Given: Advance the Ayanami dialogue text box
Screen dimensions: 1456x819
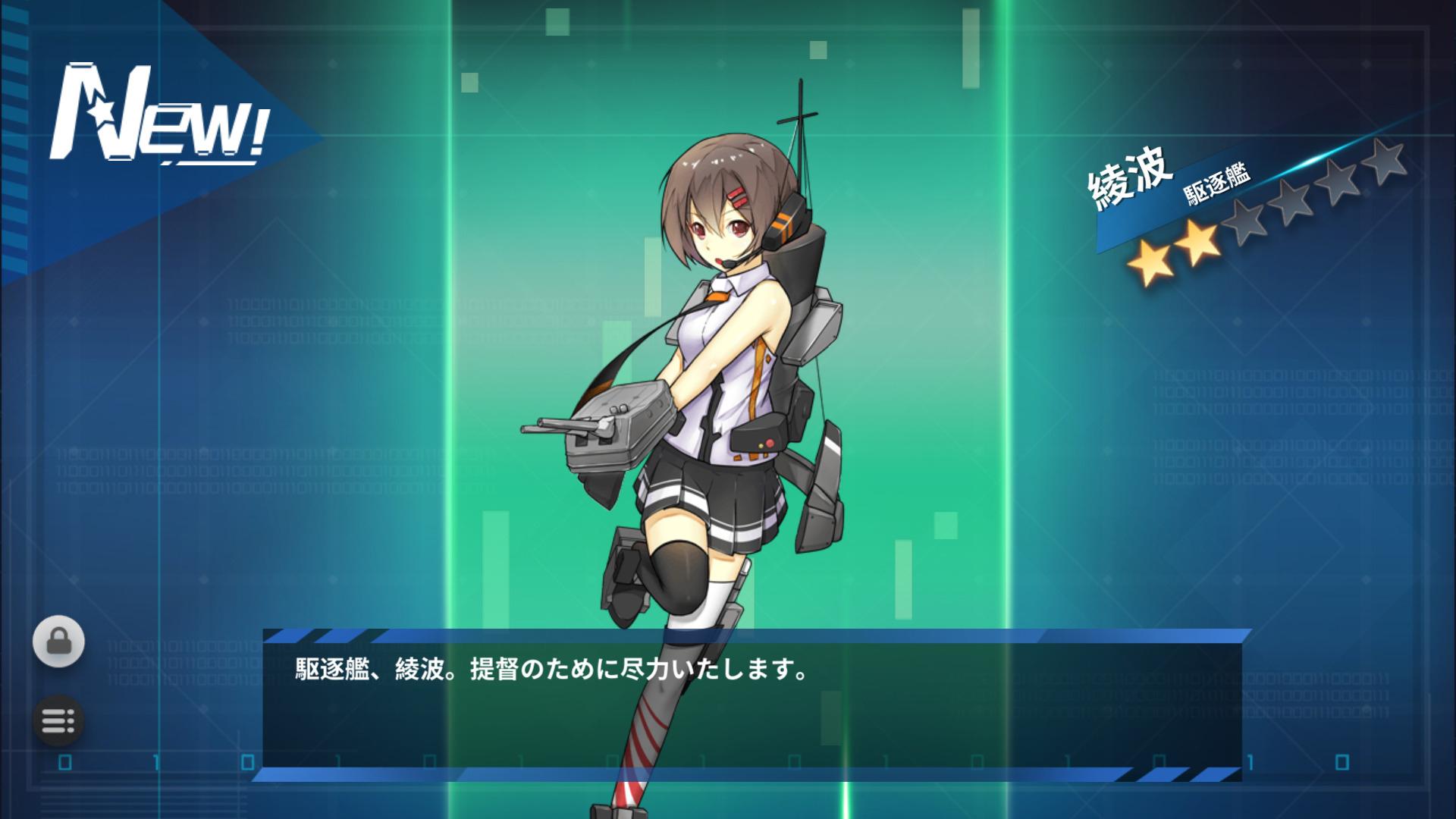Looking at the screenshot, I should [752, 704].
